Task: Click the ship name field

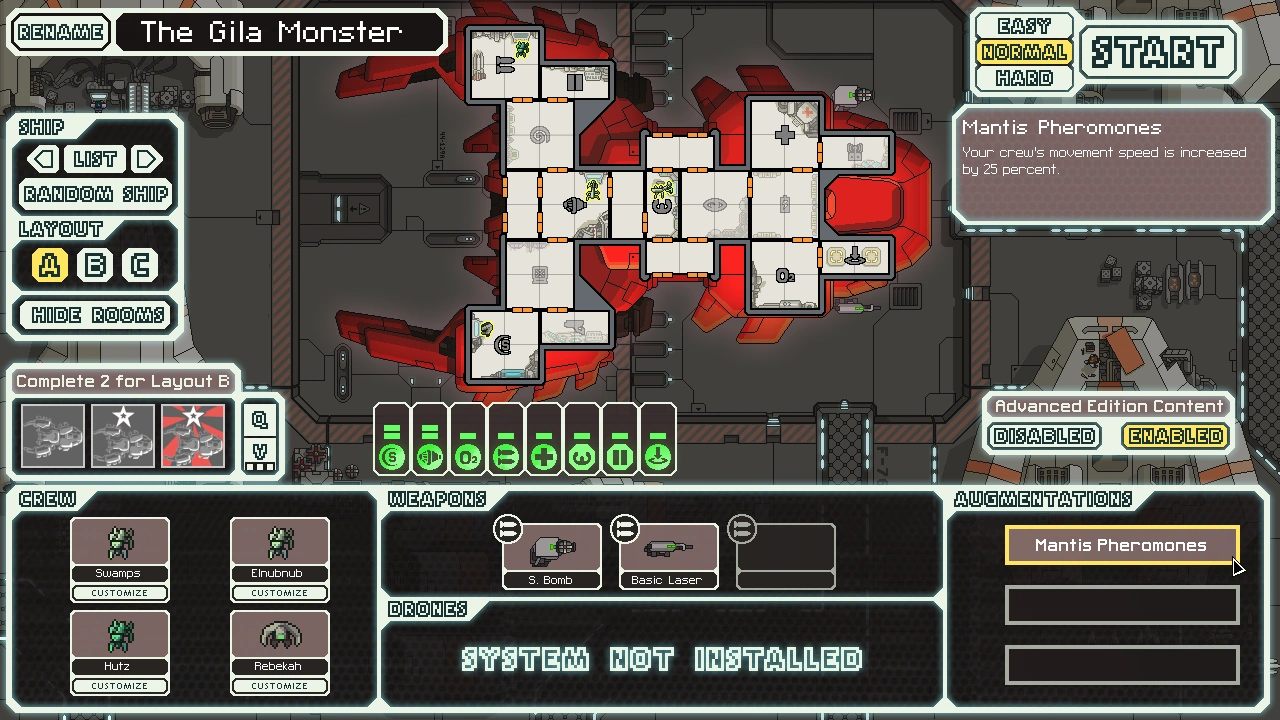Action: tap(280, 32)
